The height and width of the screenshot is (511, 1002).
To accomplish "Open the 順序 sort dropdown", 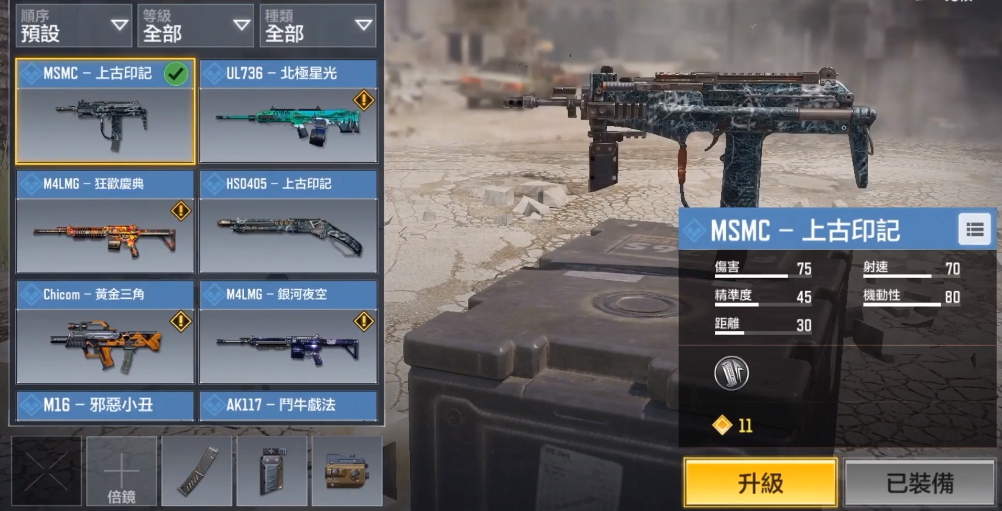I will point(74,26).
